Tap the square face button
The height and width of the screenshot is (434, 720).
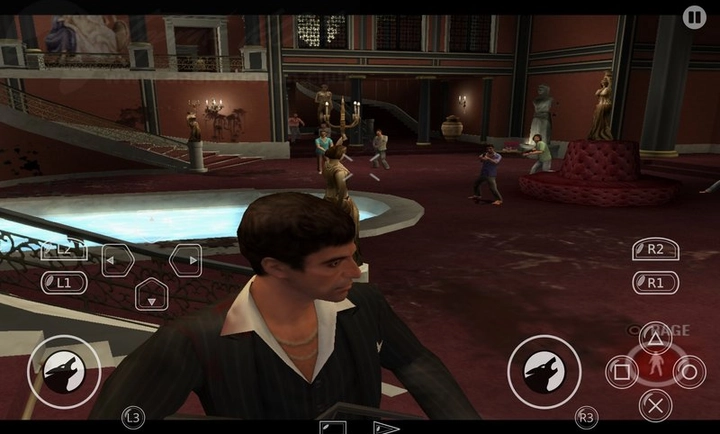click(x=622, y=372)
